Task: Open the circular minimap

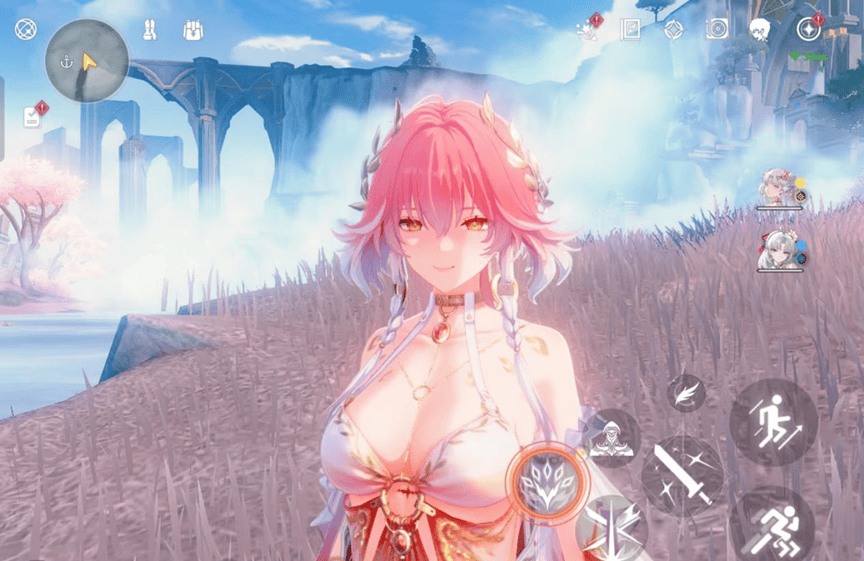Action: pos(87,61)
